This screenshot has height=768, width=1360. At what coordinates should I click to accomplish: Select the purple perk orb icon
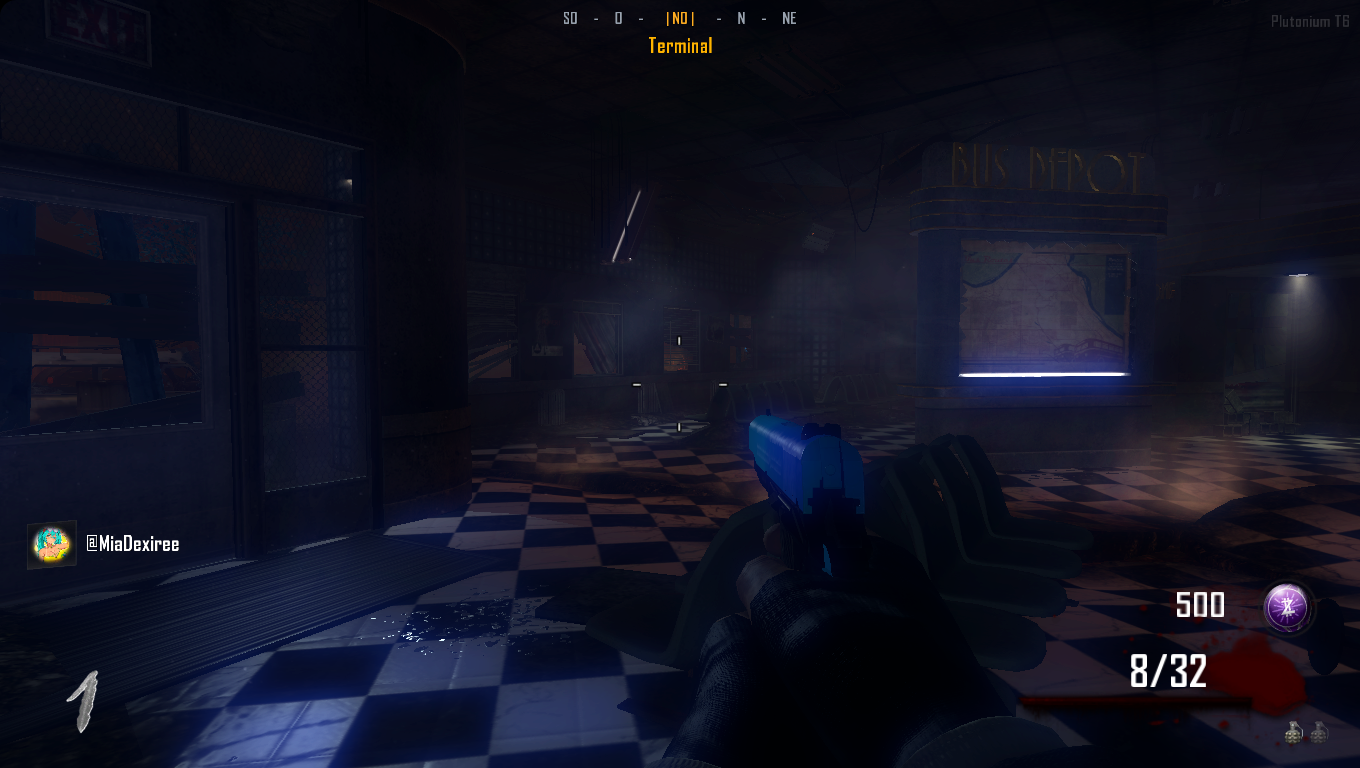coord(1288,607)
